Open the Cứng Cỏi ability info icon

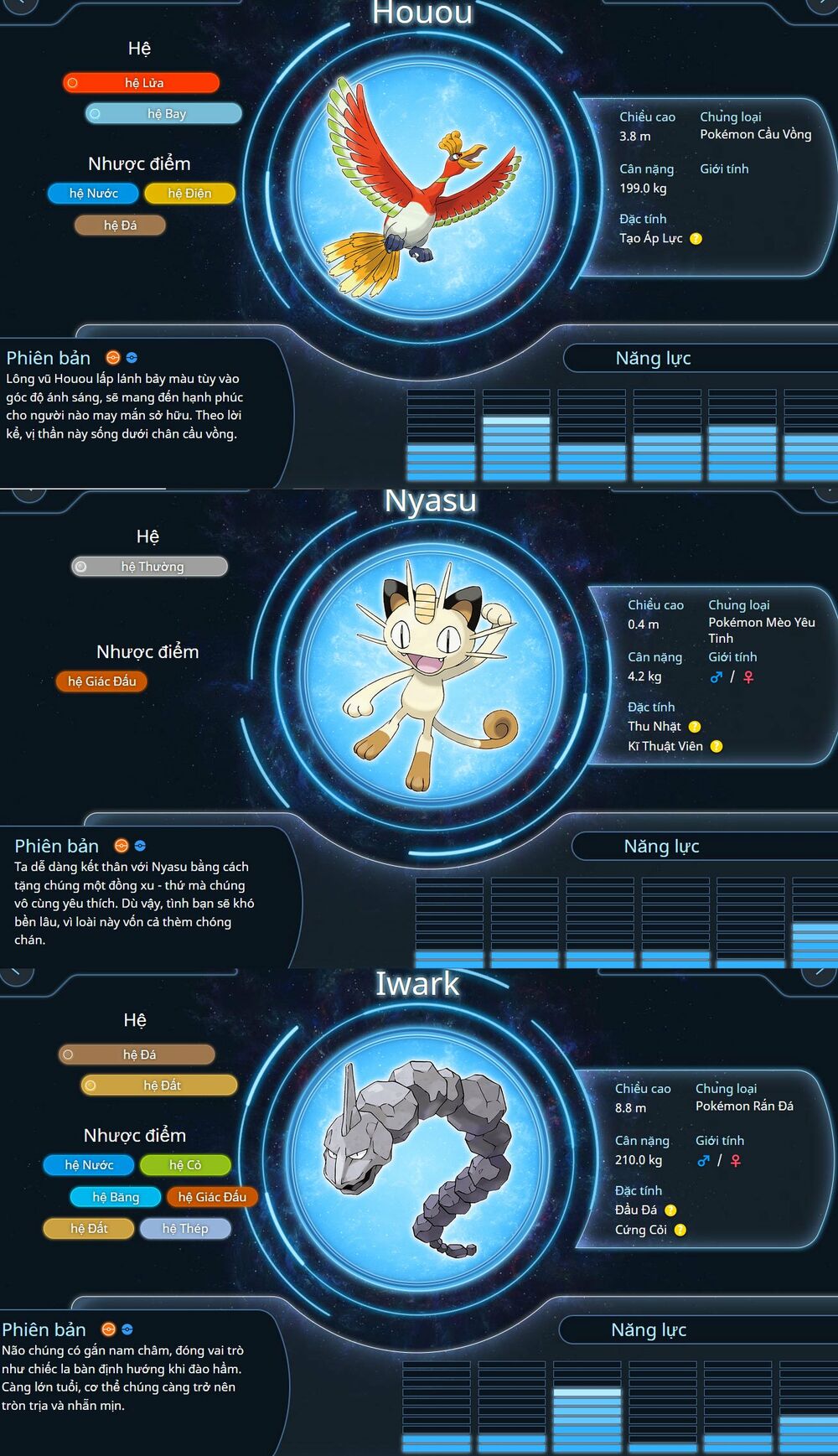[x=680, y=1231]
